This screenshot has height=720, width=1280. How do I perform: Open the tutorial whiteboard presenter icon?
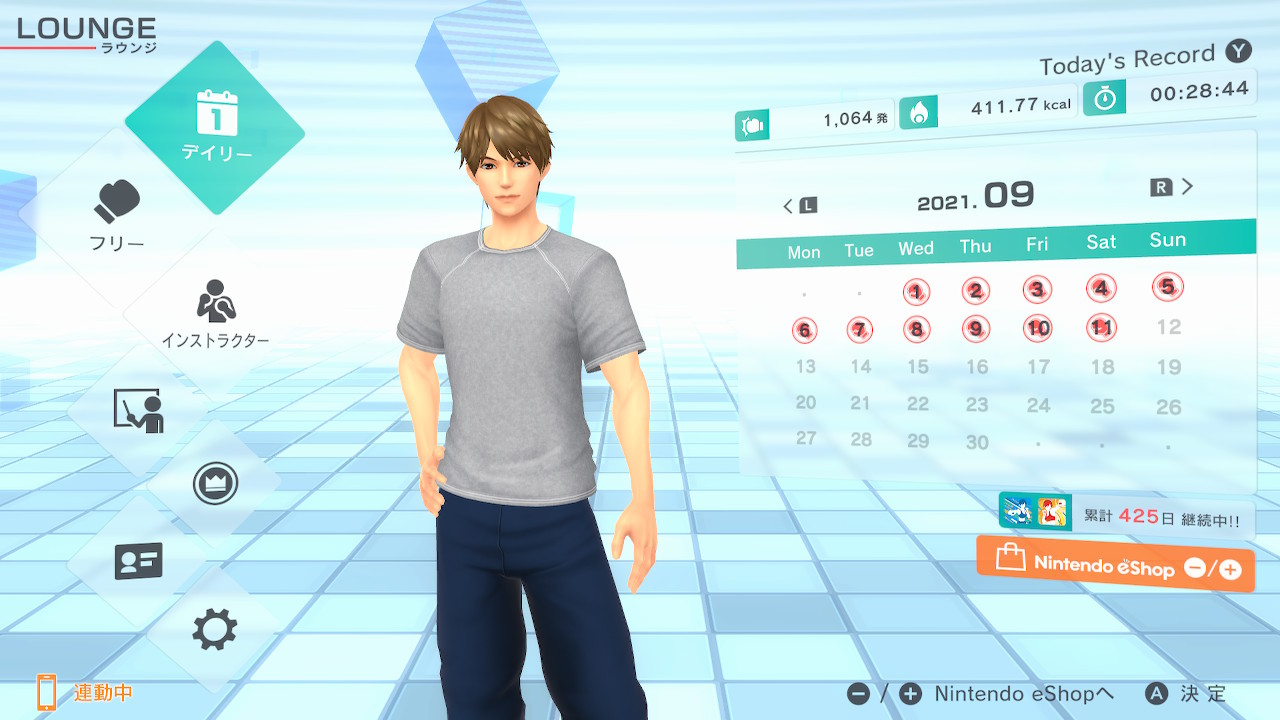coord(138,411)
